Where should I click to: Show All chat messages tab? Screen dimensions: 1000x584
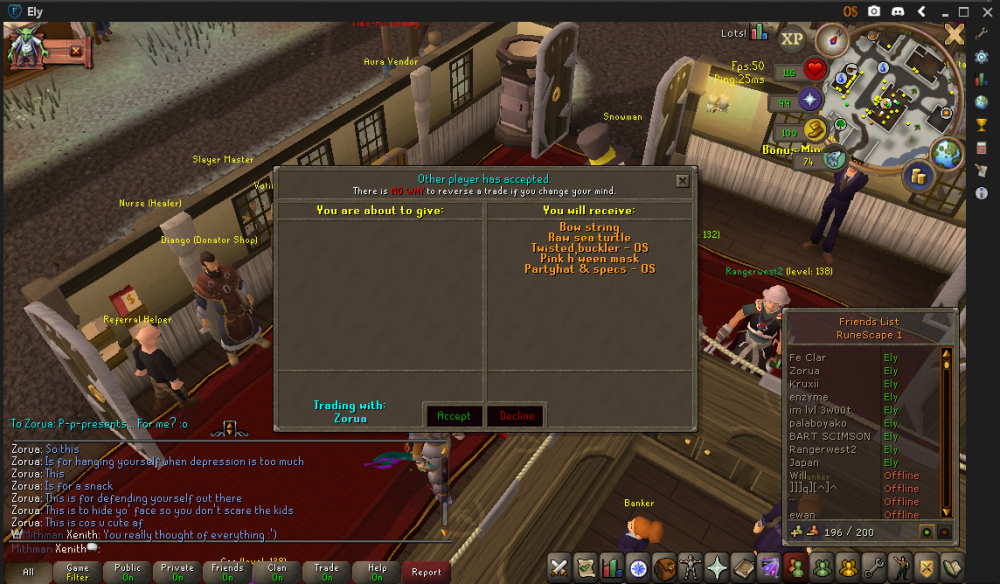28,572
